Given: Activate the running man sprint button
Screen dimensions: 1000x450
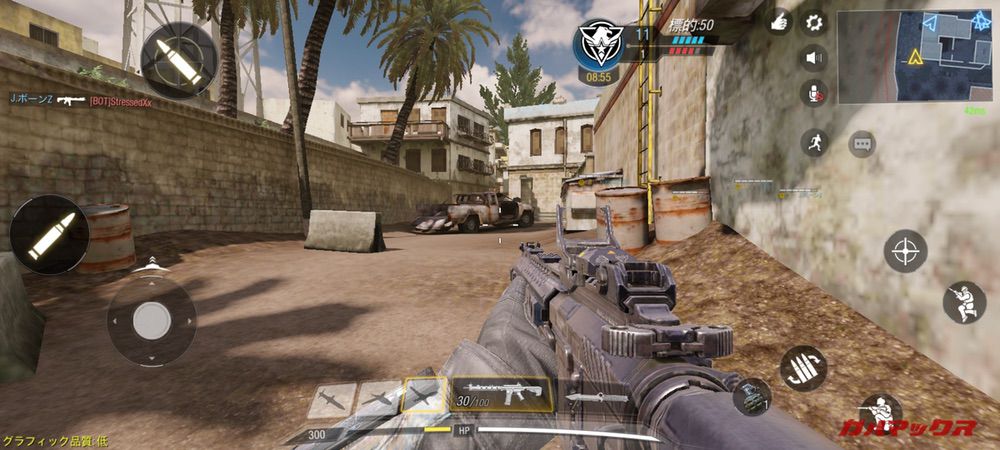Looking at the screenshot, I should [815, 142].
